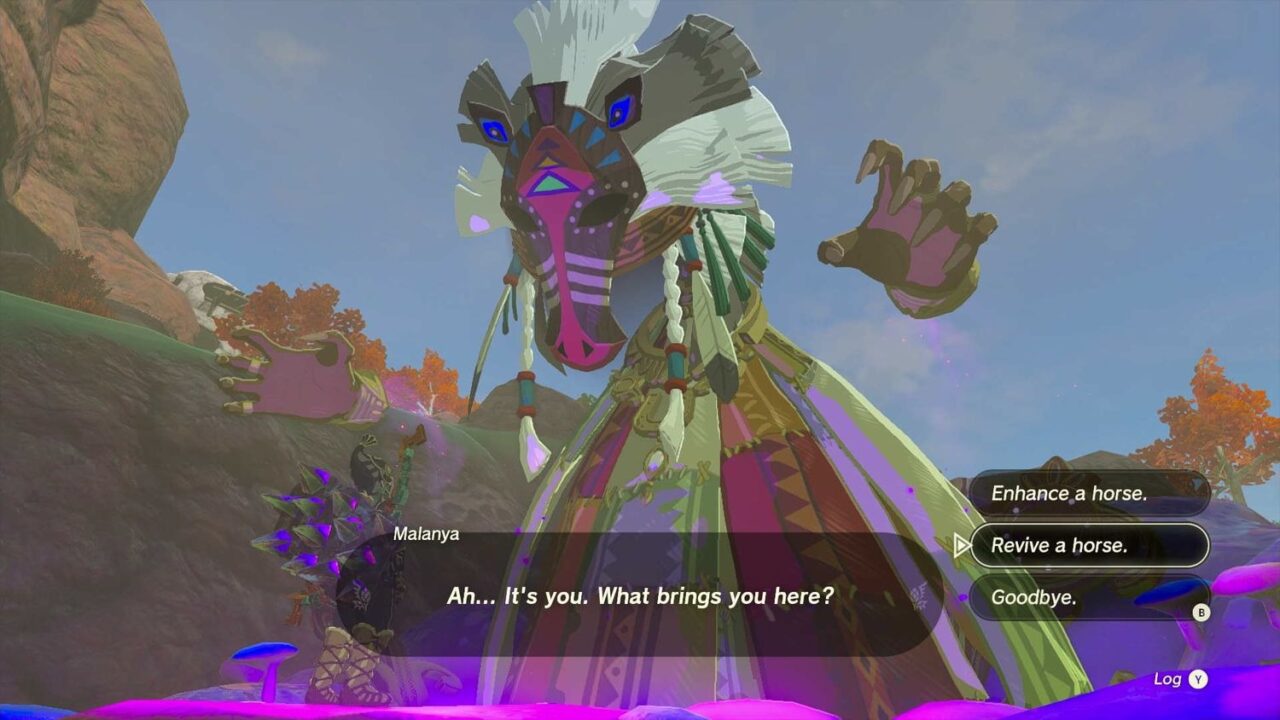Select Revive a horse from the choices
The height and width of the screenshot is (720, 1280).
1090,546
